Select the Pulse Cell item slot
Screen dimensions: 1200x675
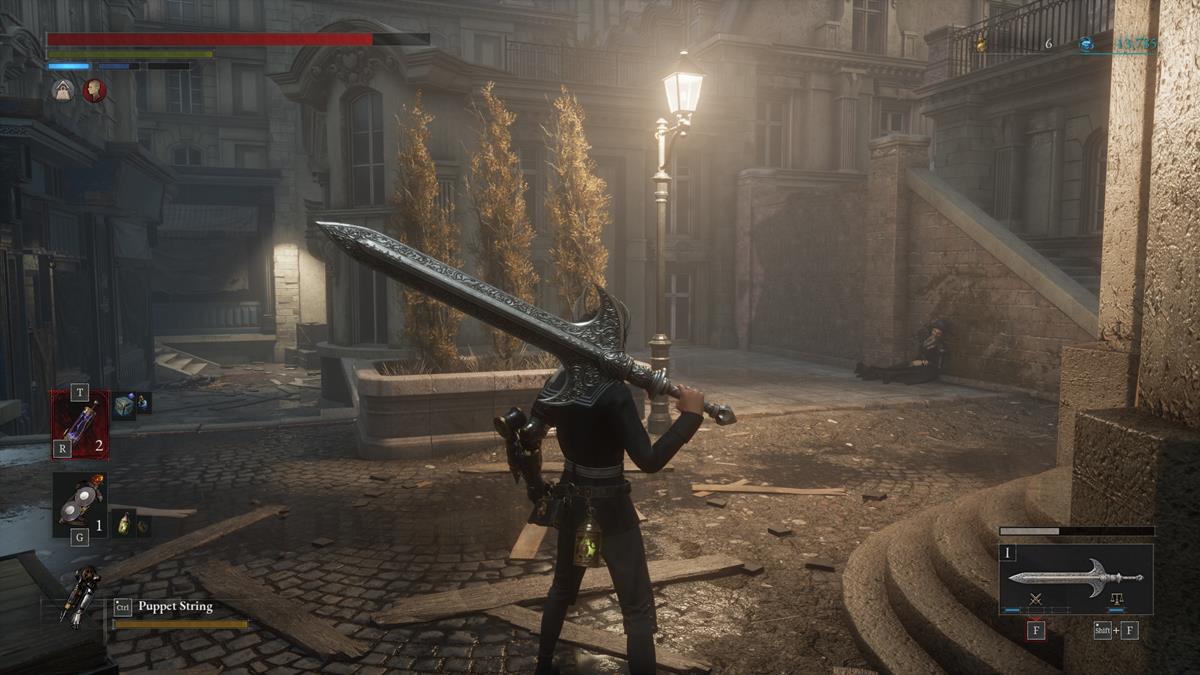pos(80,423)
